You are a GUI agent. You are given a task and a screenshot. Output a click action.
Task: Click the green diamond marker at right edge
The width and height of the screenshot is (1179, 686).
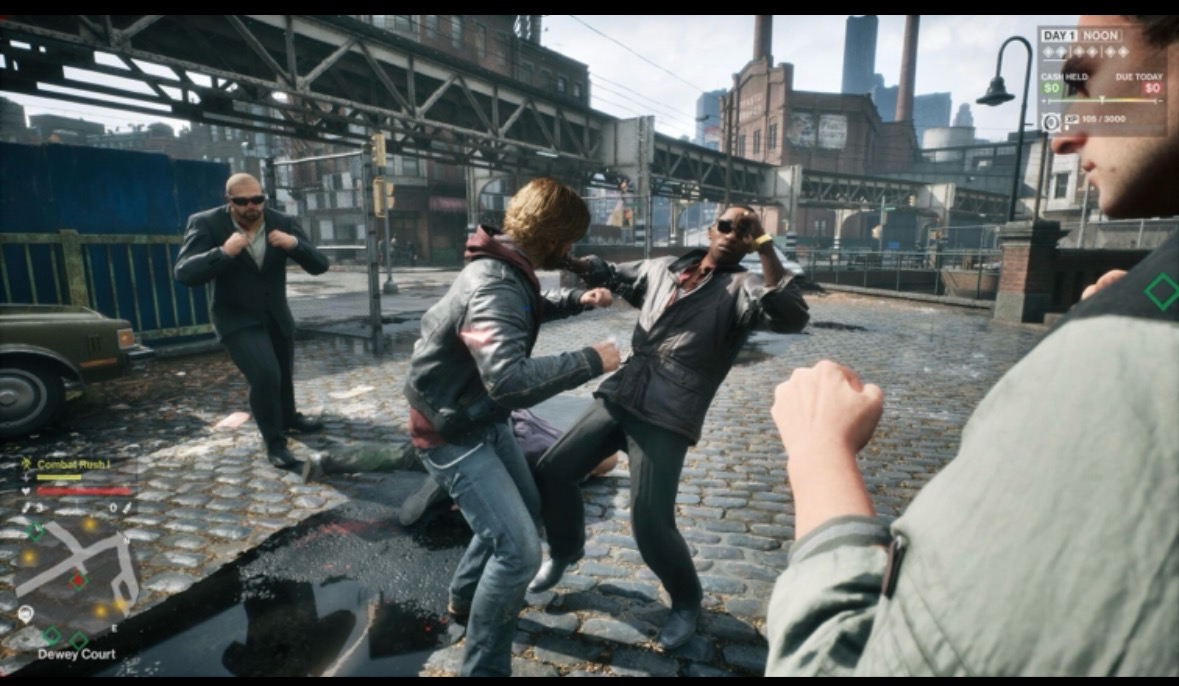click(1161, 291)
